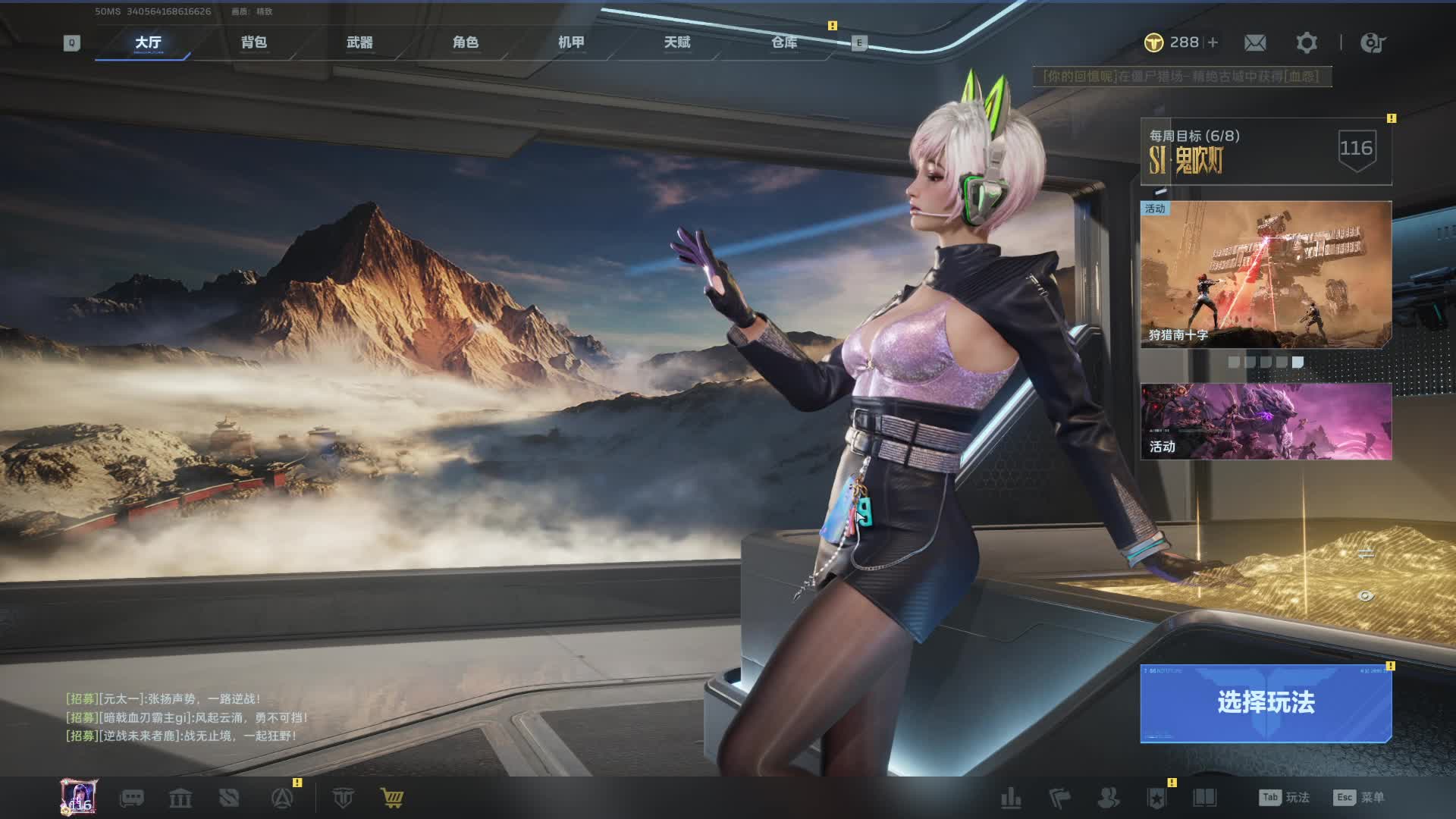The height and width of the screenshot is (819, 1456).
Task: Open the 天赋 tab
Action: tap(677, 42)
